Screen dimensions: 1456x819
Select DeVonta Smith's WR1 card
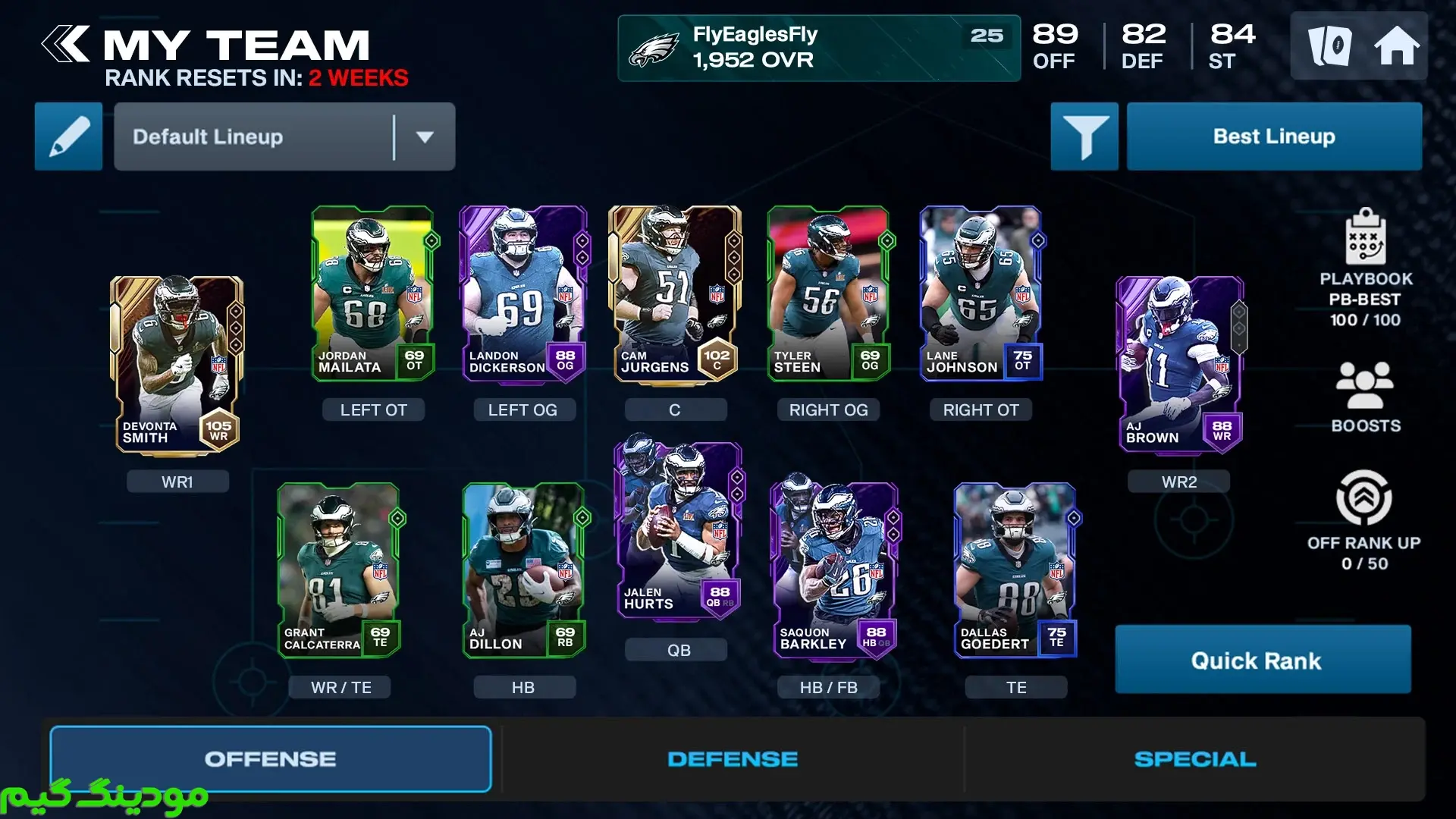click(x=177, y=366)
